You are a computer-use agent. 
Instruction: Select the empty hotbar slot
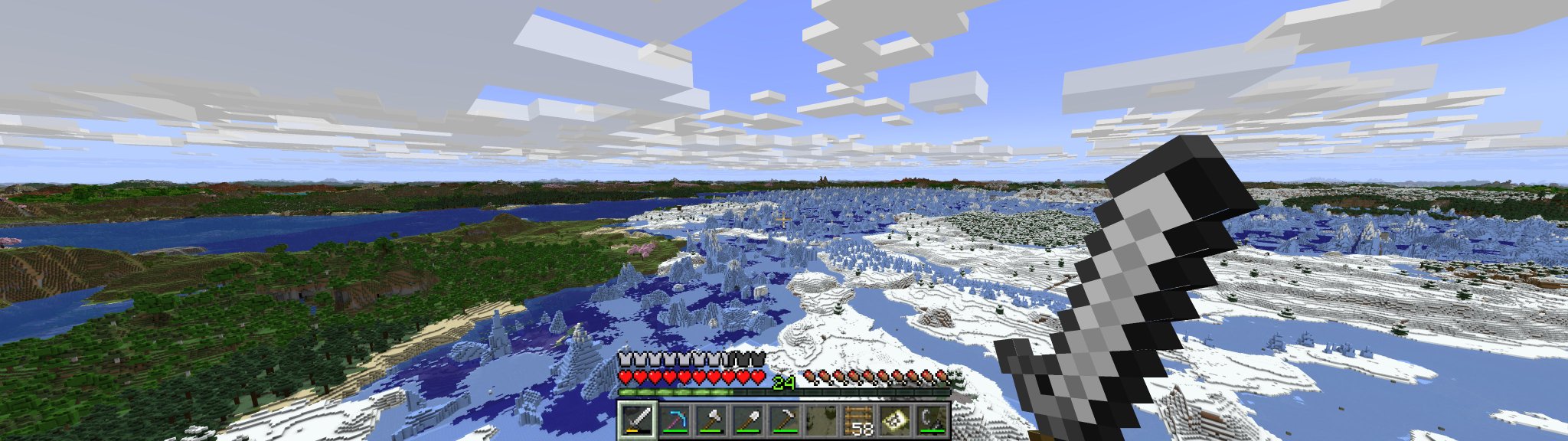click(821, 420)
